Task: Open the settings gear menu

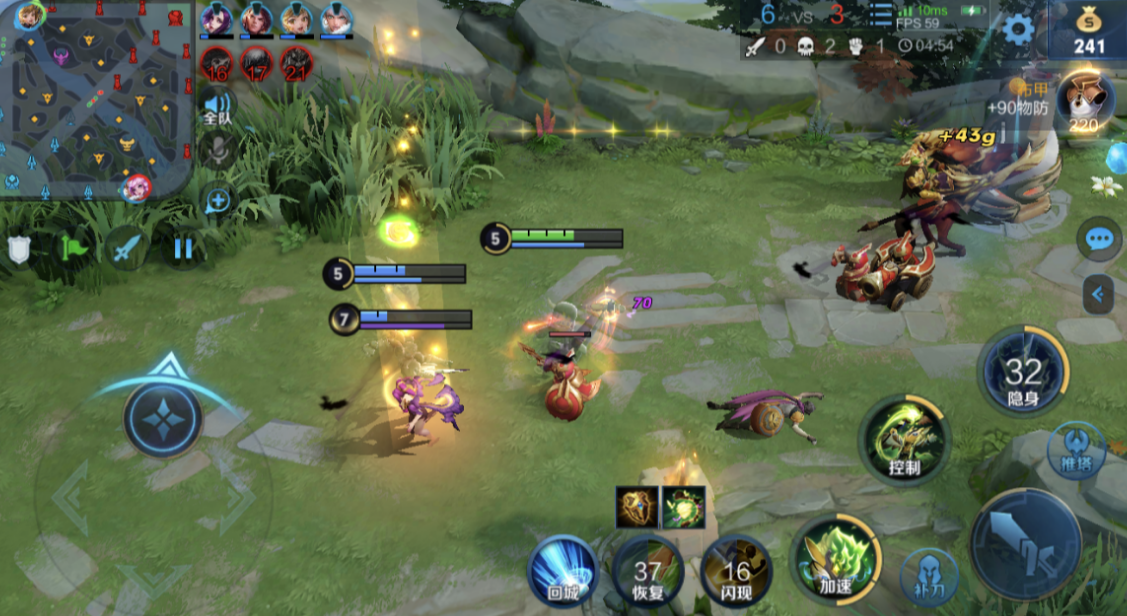Action: [x=1018, y=29]
